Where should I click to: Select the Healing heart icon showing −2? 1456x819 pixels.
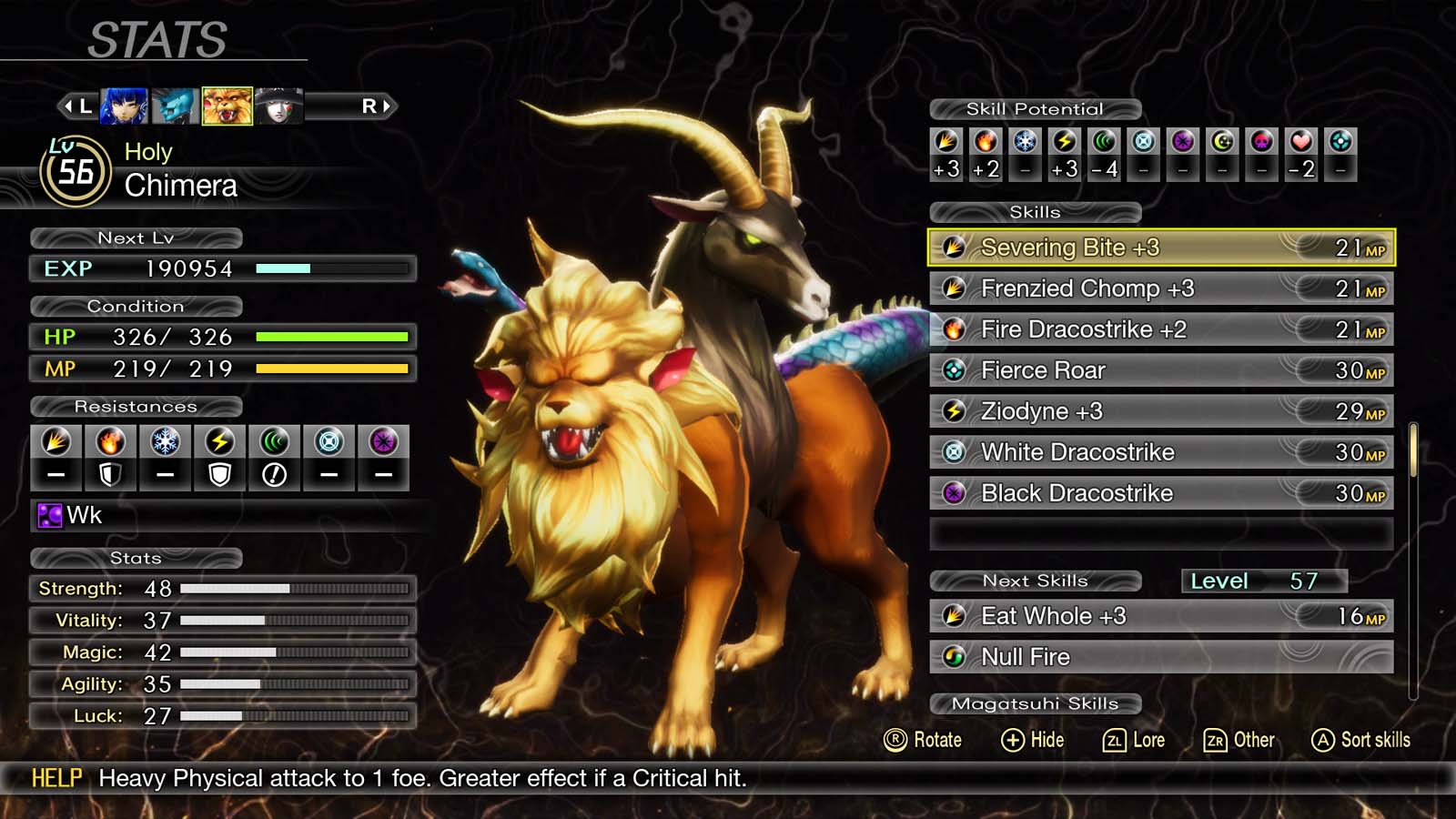(1299, 141)
